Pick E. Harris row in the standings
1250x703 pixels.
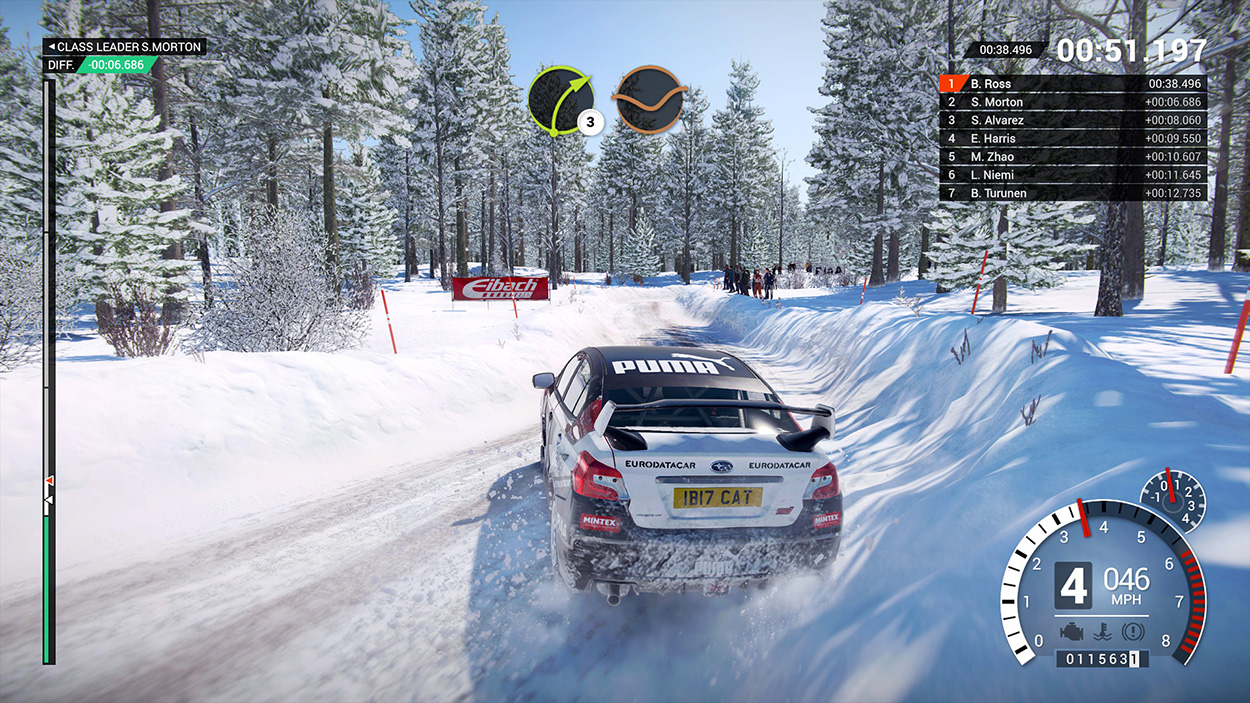[x=1072, y=138]
